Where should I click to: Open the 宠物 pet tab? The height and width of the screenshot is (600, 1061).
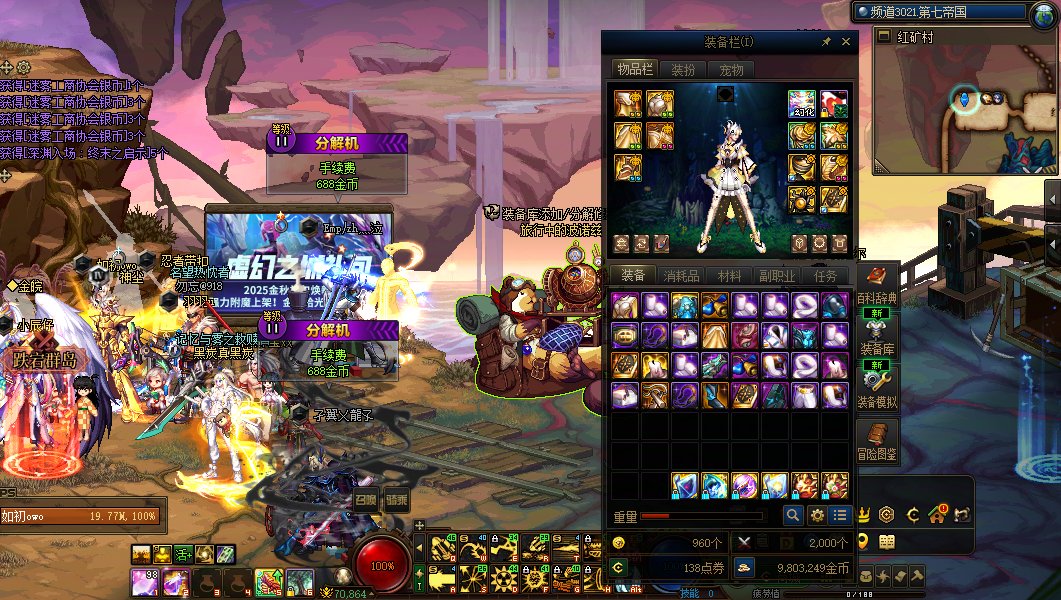(731, 70)
